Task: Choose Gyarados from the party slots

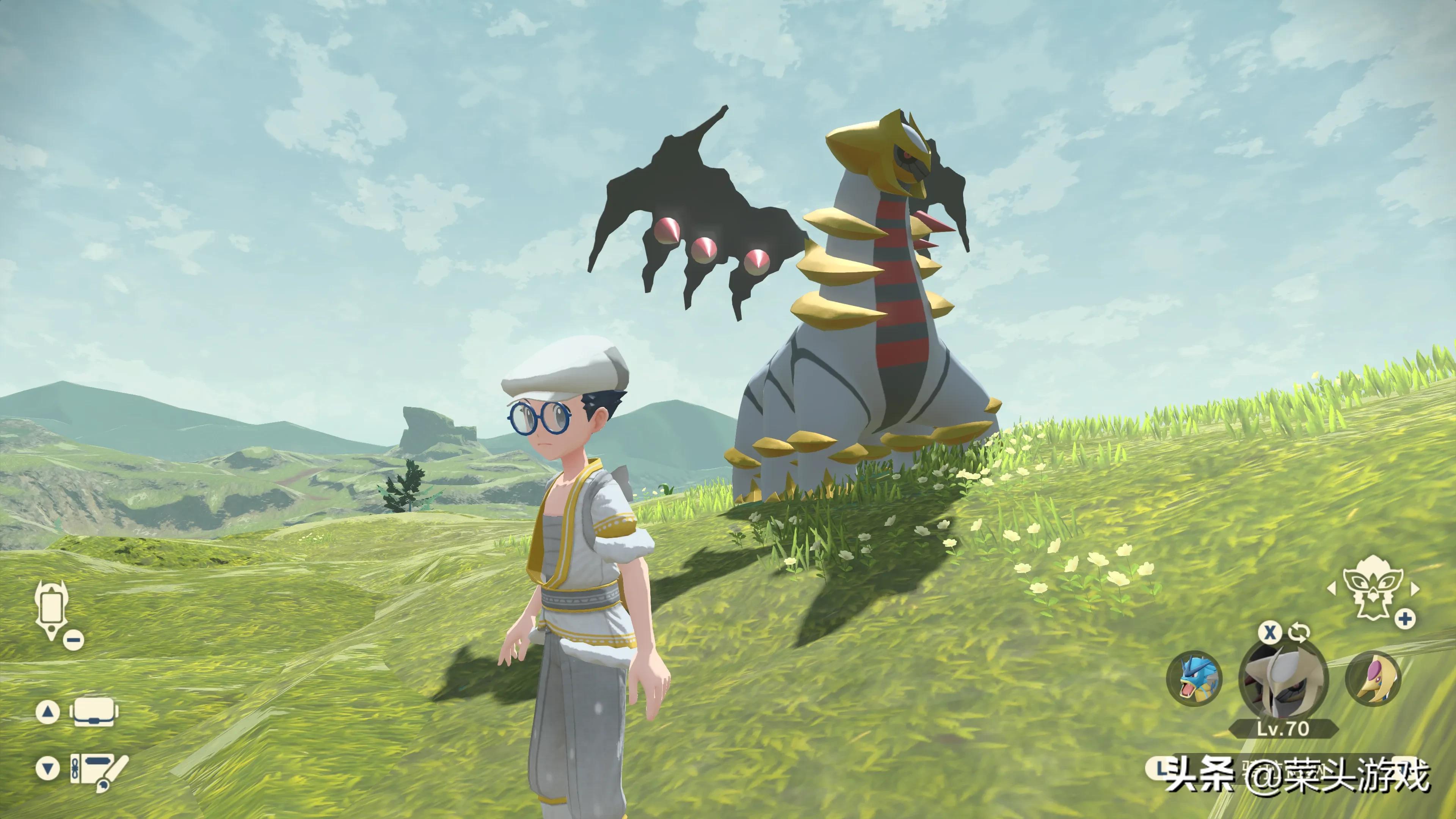Action: coord(1194,679)
